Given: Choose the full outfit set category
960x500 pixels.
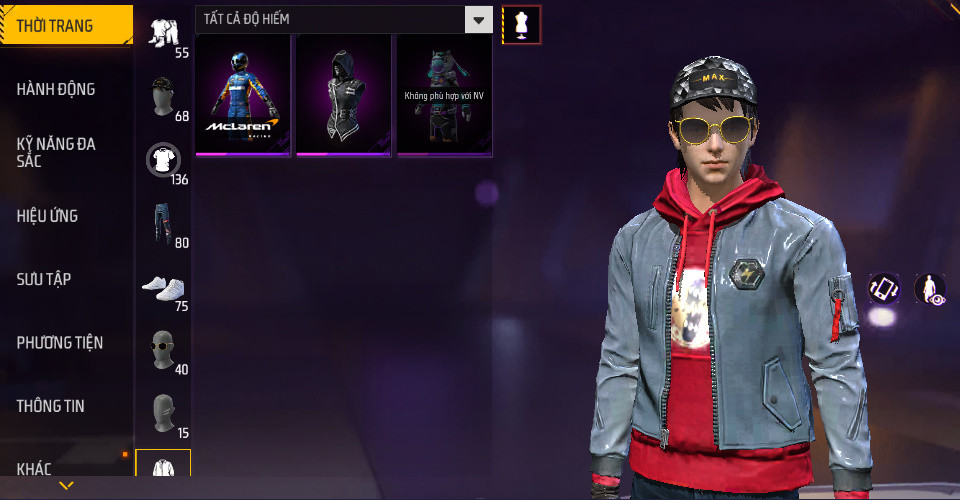Looking at the screenshot, I should 163,32.
